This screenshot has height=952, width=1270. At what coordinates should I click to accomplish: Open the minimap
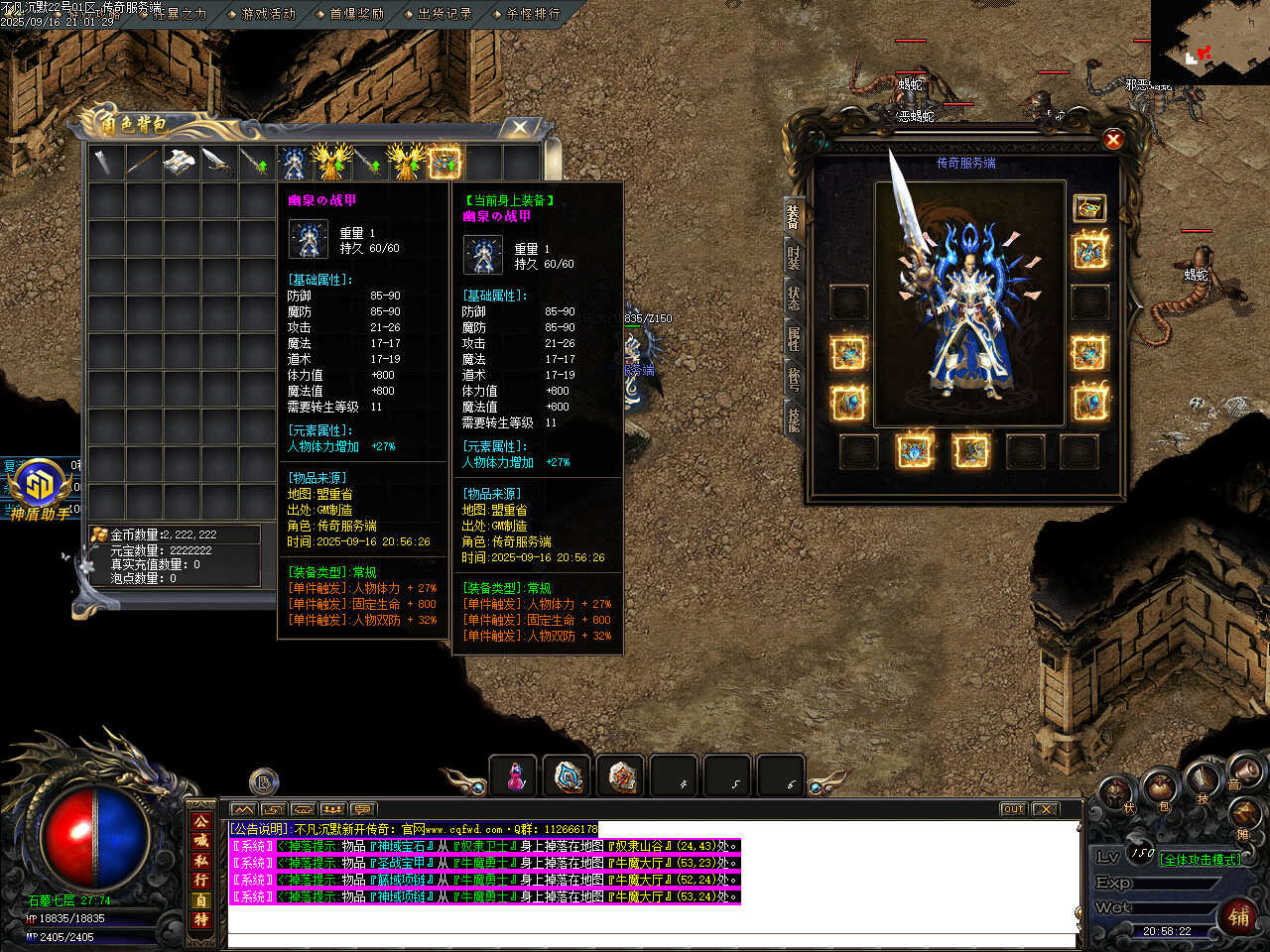pyautogui.click(x=1209, y=42)
